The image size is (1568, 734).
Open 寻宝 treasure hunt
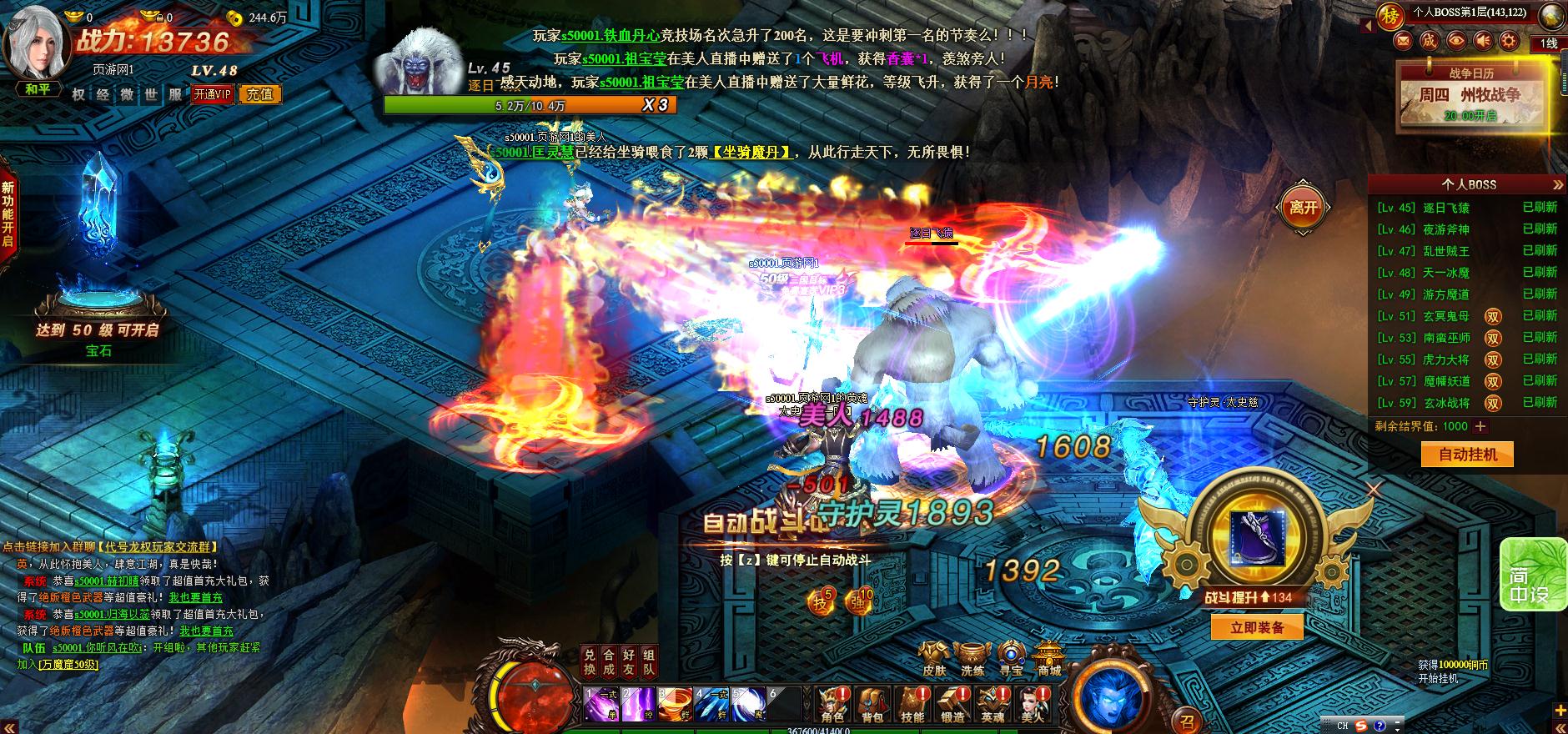click(1011, 656)
